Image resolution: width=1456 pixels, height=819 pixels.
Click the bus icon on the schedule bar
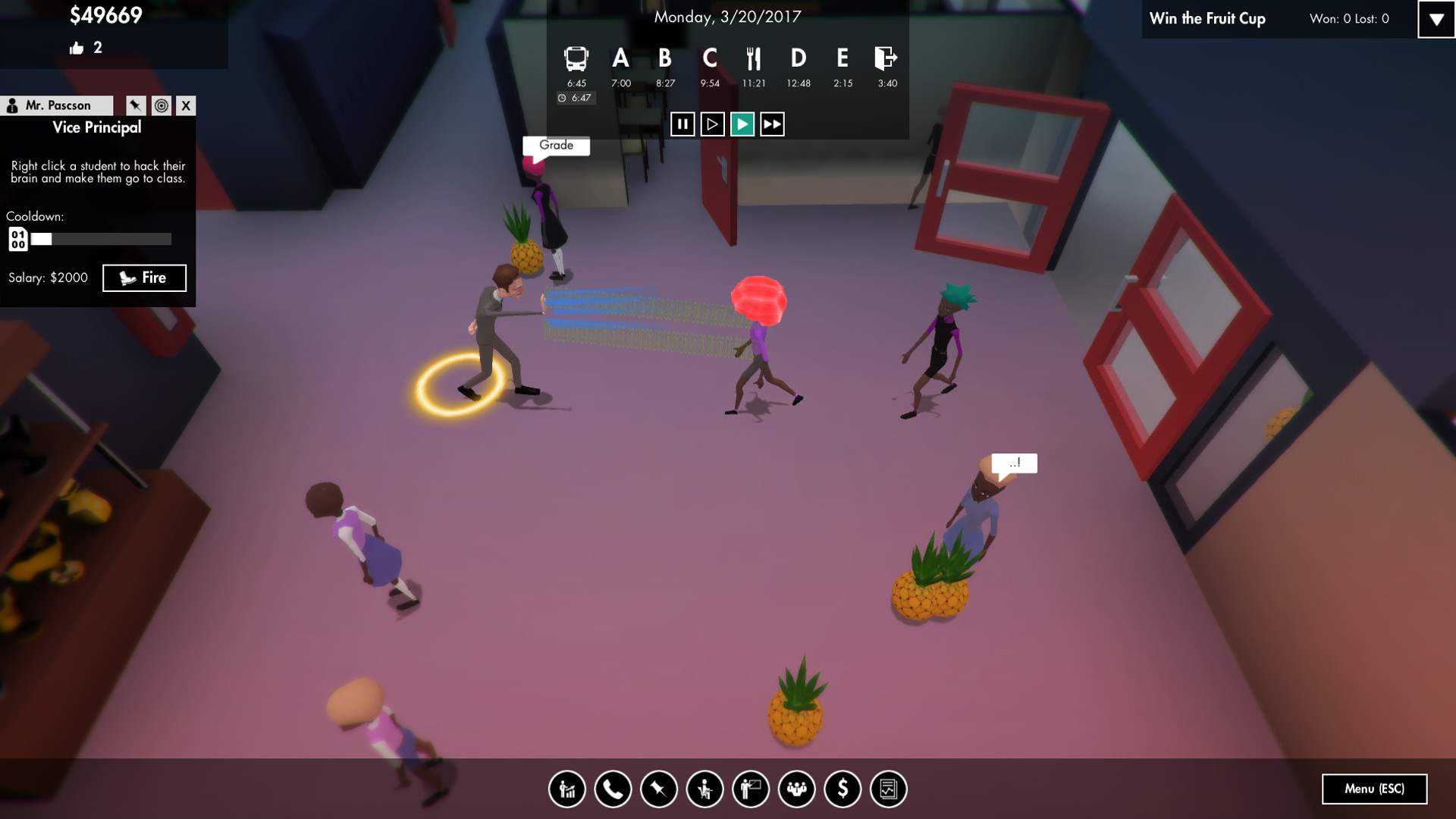[576, 58]
